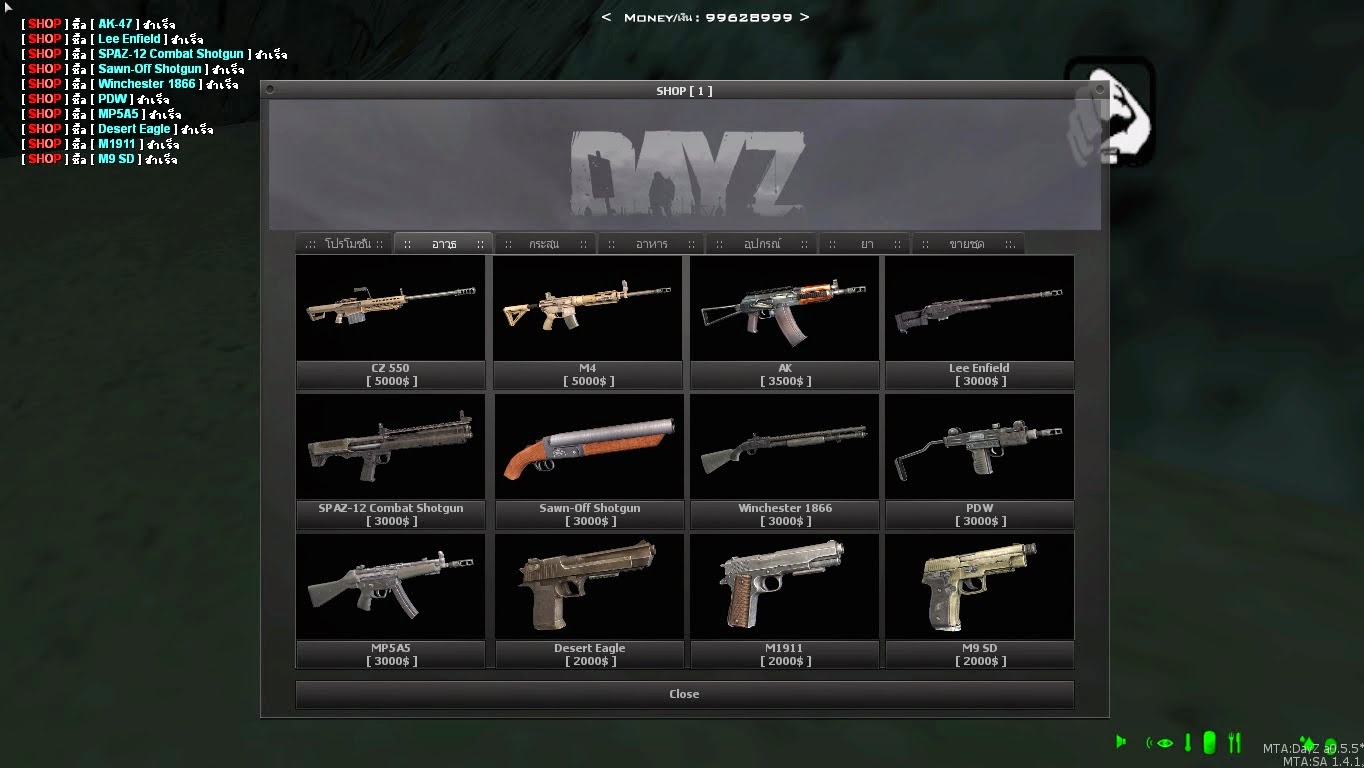The width and height of the screenshot is (1364, 768).
Task: Toggle the eye visibility HUD indicator
Action: [x=1164, y=742]
